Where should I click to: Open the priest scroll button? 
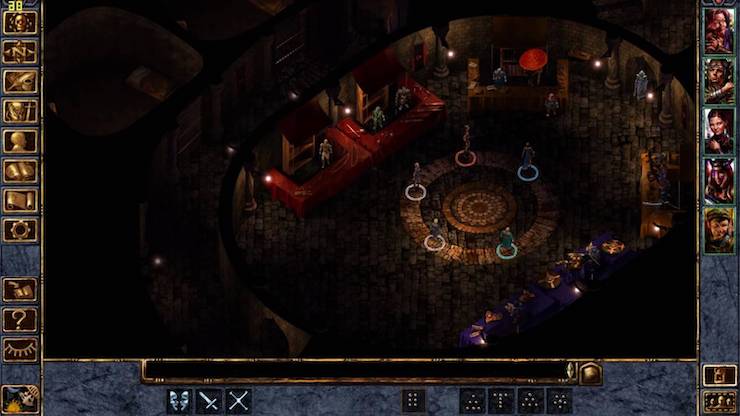[20, 201]
